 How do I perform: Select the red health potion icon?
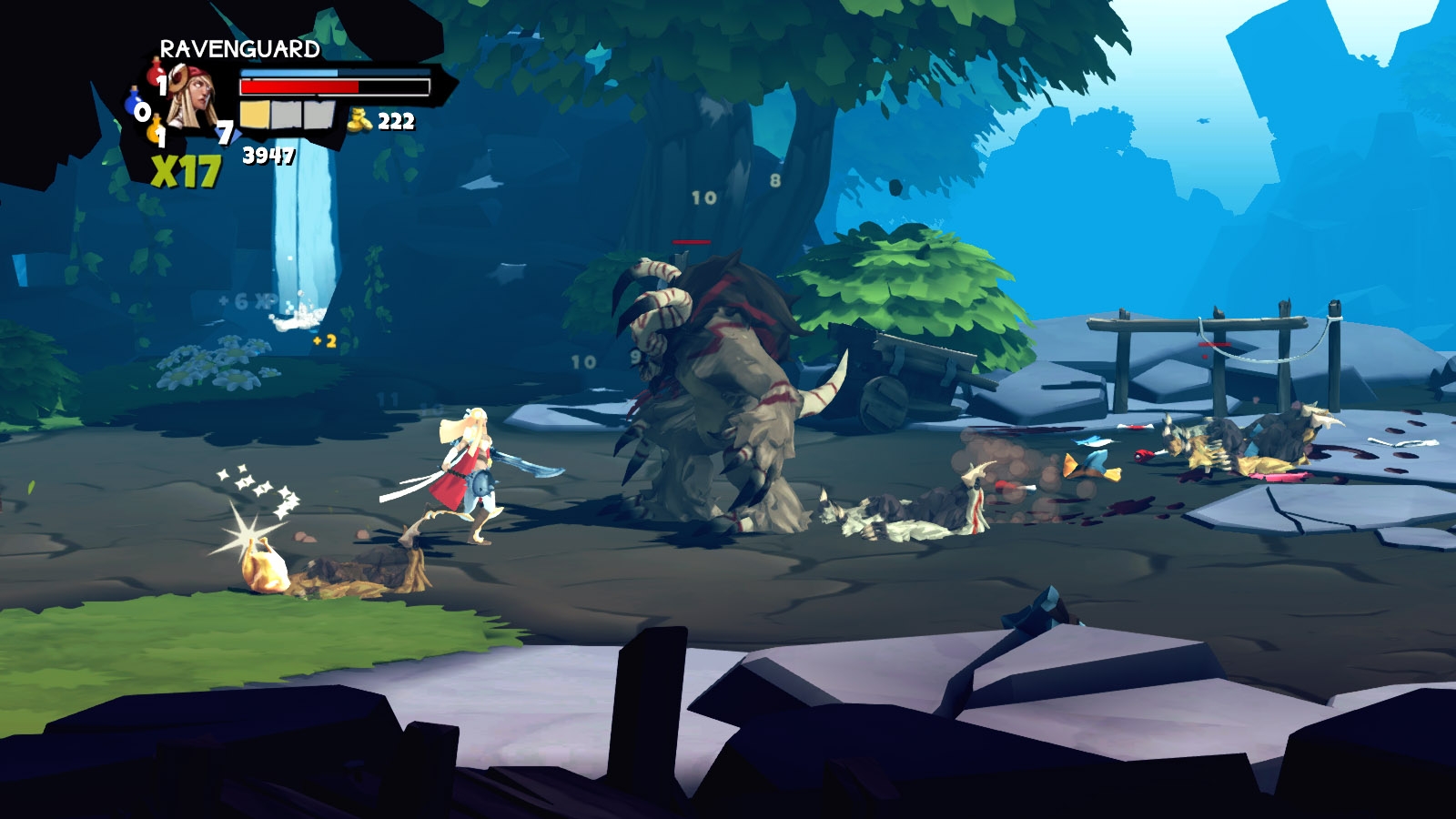click(157, 73)
